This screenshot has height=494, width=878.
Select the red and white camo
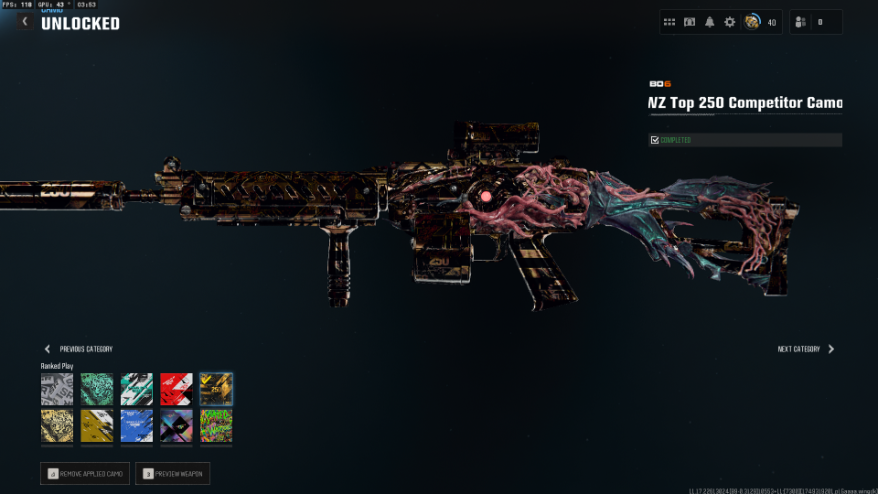(x=176, y=389)
